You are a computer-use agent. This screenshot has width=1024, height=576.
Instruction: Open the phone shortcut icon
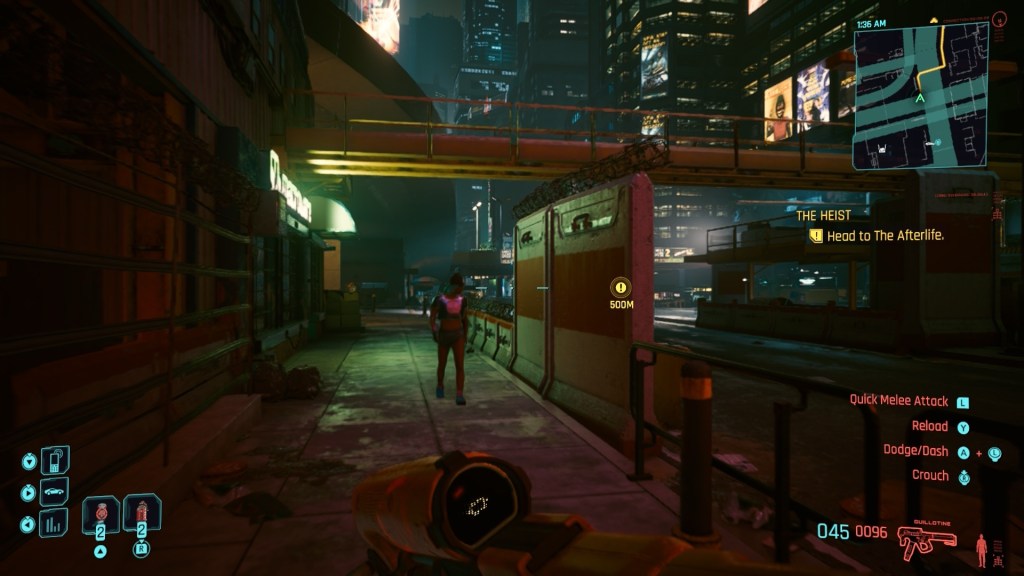54,460
